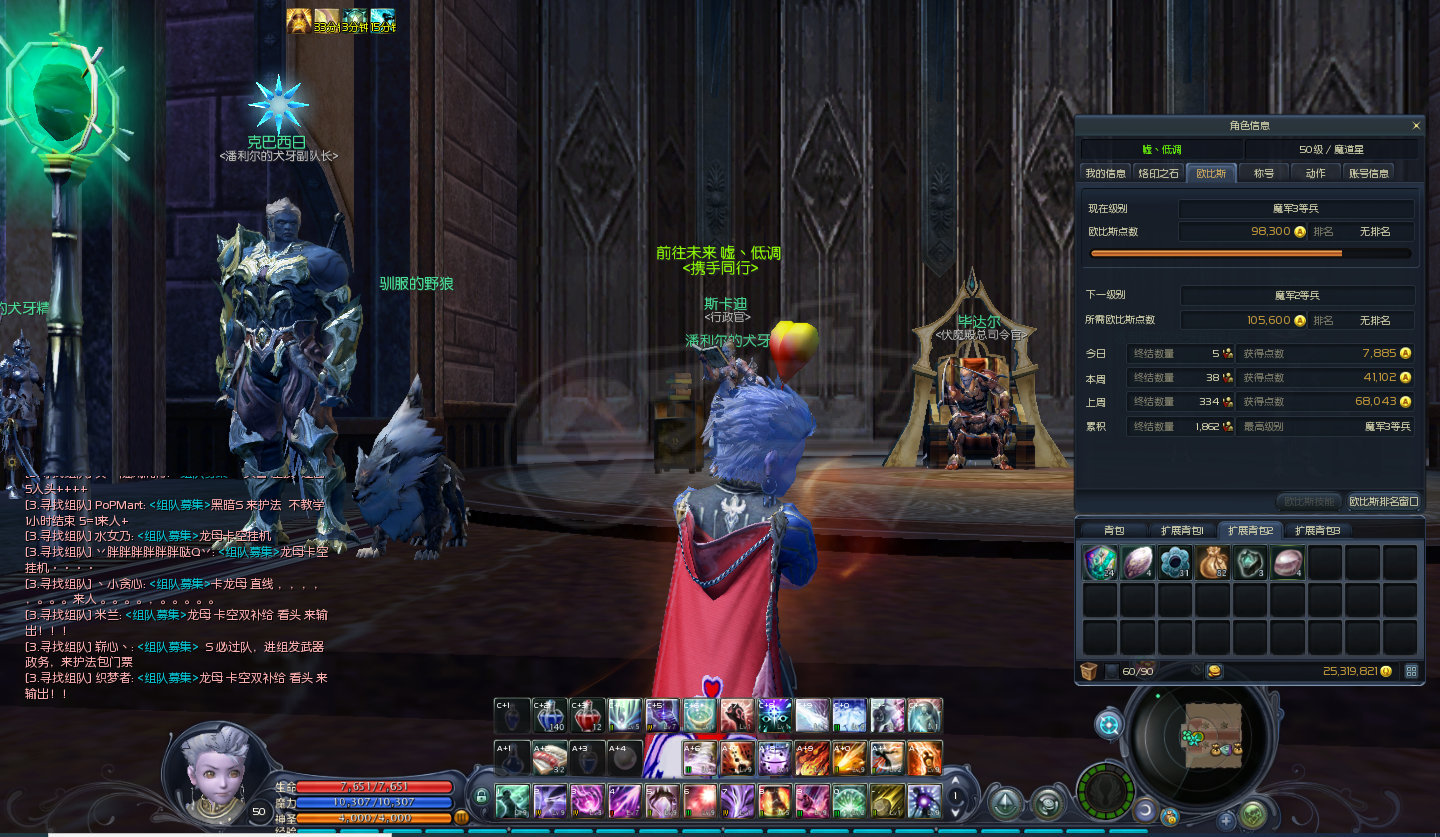Click the cyan crosshair button beside the minimap
1440x837 pixels.
pos(1109,725)
